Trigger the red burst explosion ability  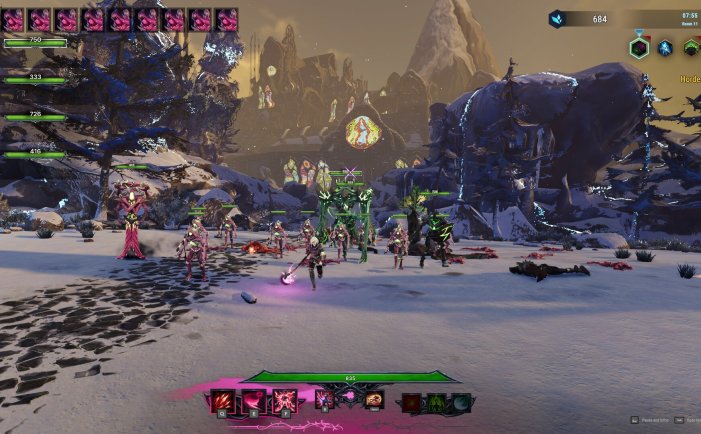pyautogui.click(x=285, y=401)
